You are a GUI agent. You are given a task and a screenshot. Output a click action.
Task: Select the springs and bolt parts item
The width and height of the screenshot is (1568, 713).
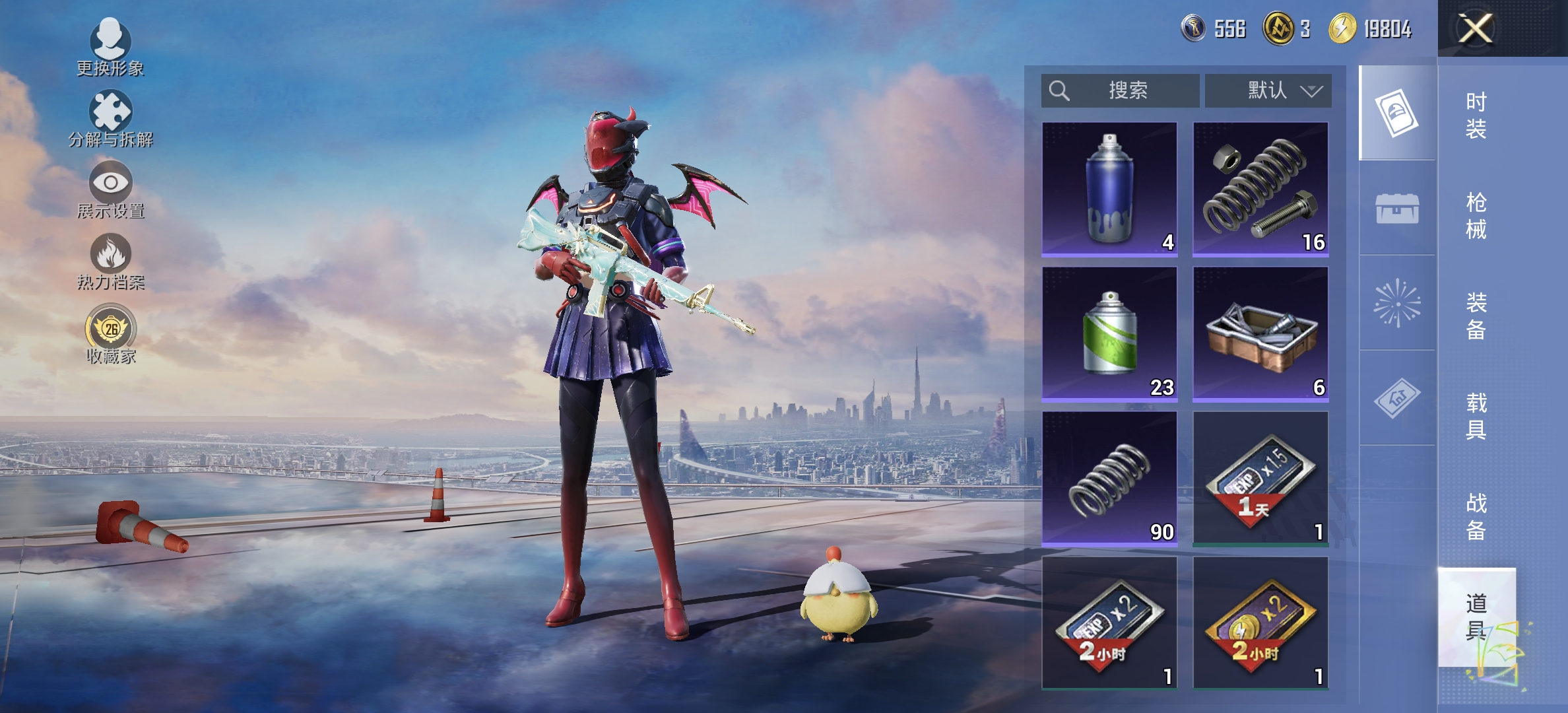pyautogui.click(x=1260, y=188)
